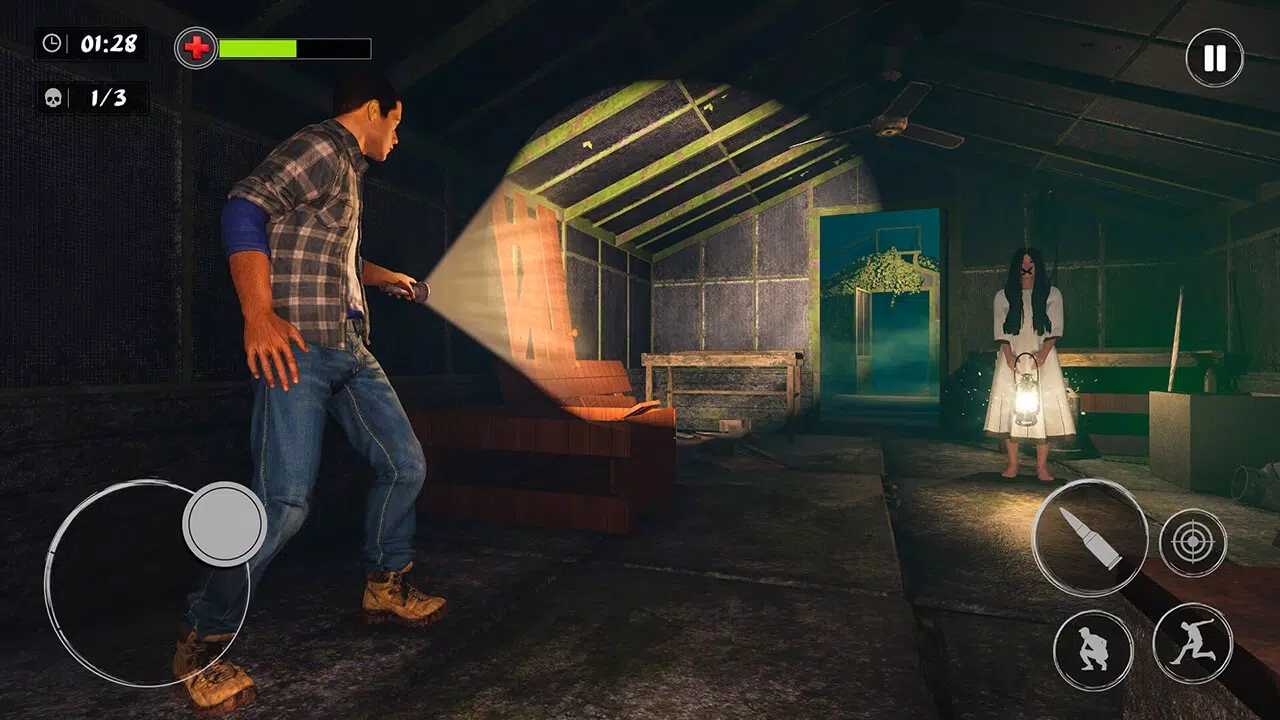Toggle the crouch stance button
This screenshot has width=1280, height=720.
tap(1093, 650)
